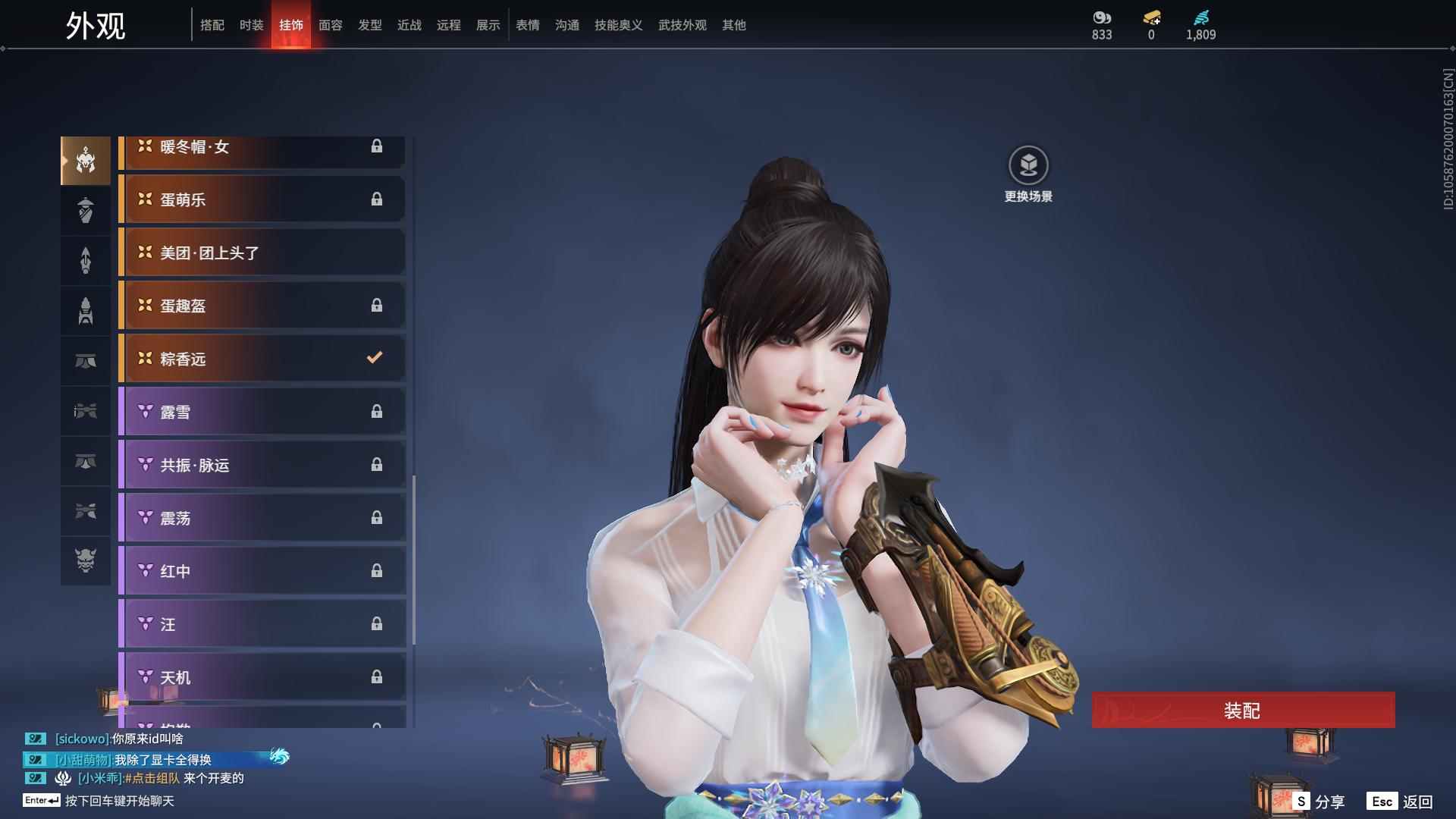Viewport: 1456px width, 819px height.
Task: Pick the 红中 accessory entry
Action: coord(262,571)
